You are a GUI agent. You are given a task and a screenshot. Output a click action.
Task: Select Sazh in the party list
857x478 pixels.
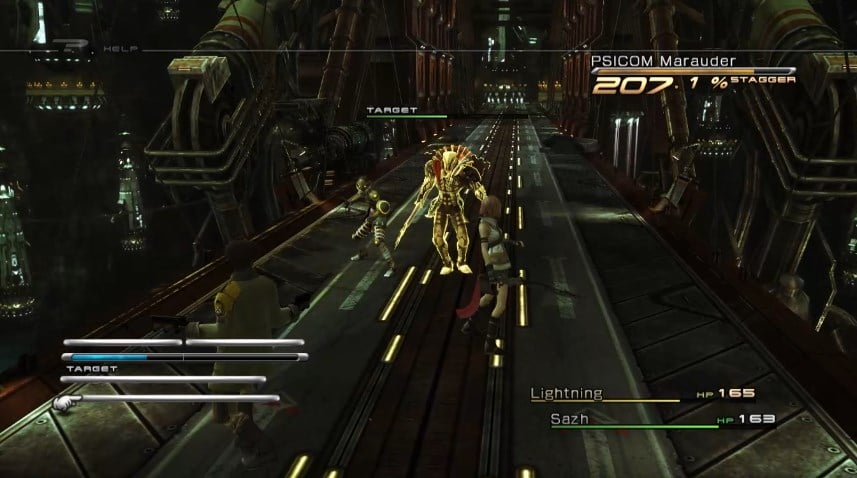point(568,420)
